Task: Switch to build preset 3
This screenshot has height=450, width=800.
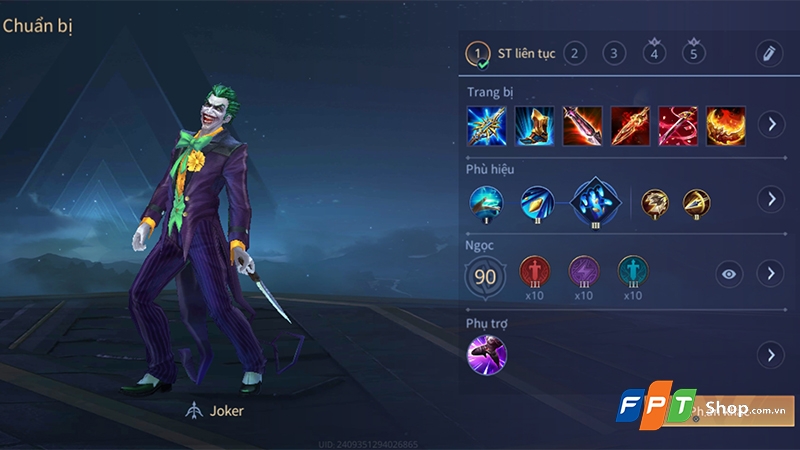Action: pos(614,53)
